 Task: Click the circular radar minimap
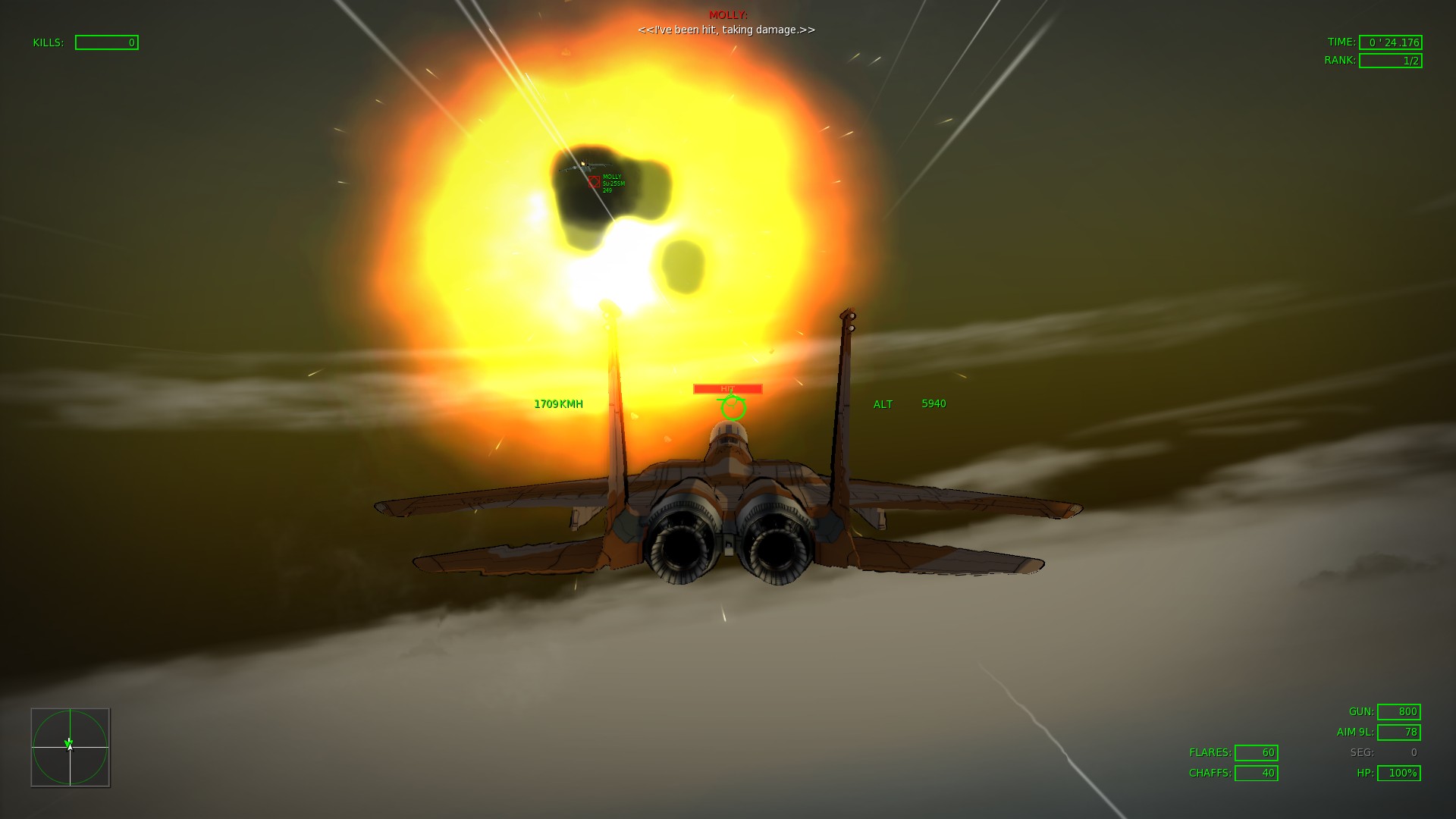[71, 748]
